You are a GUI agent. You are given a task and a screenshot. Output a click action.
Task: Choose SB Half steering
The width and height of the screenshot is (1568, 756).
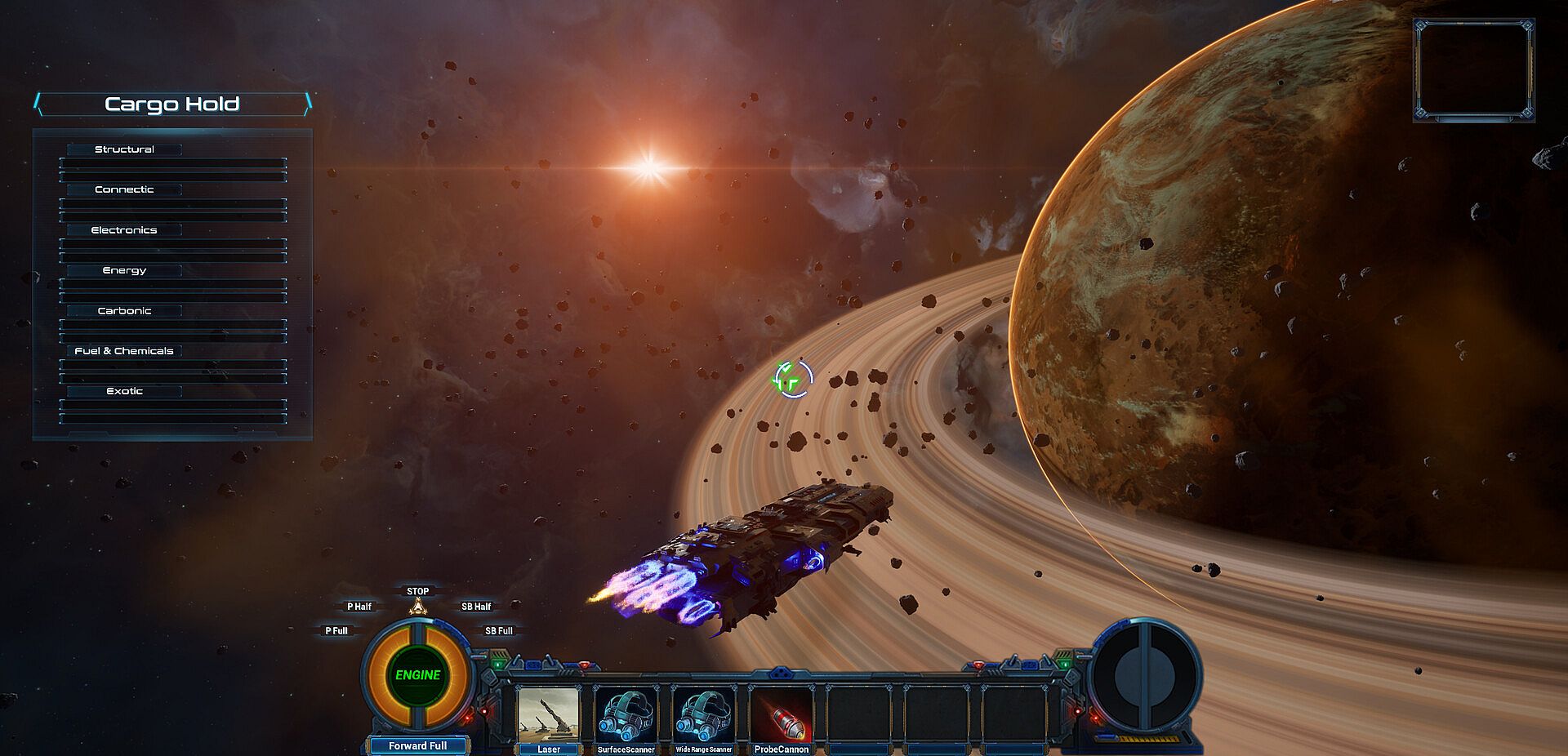point(476,607)
